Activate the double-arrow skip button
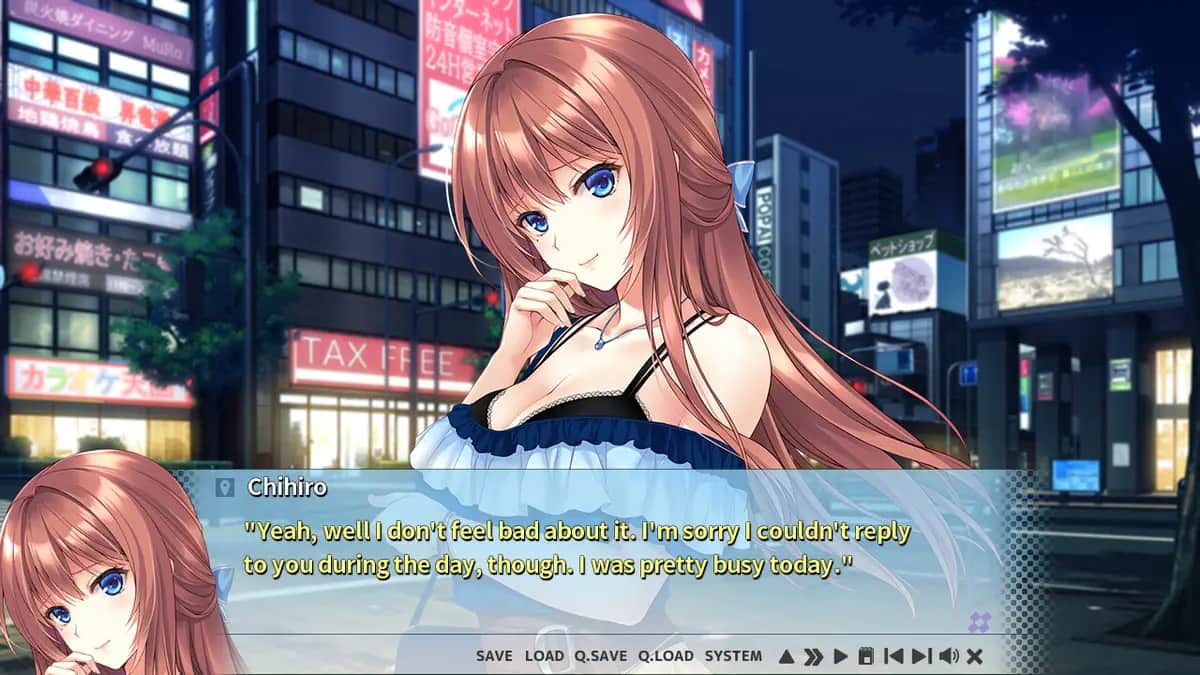The width and height of the screenshot is (1200, 675). pyautogui.click(x=813, y=656)
